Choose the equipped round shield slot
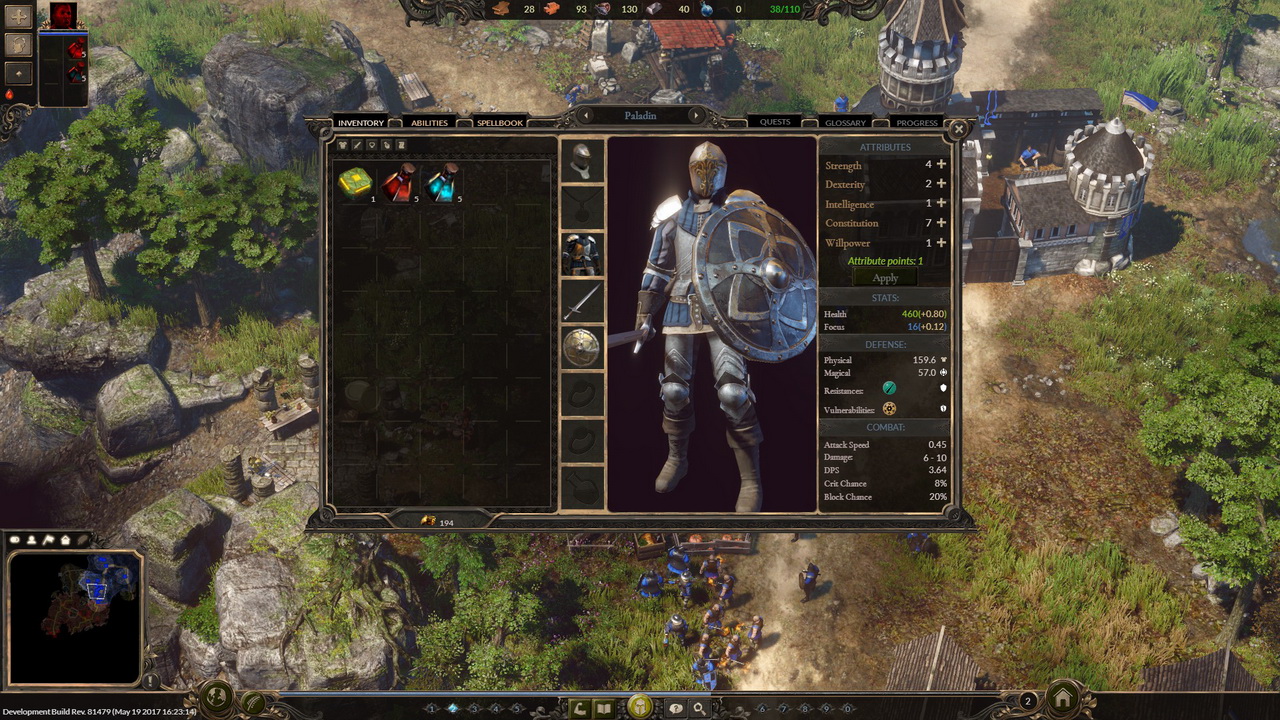The height and width of the screenshot is (720, 1280). (581, 347)
